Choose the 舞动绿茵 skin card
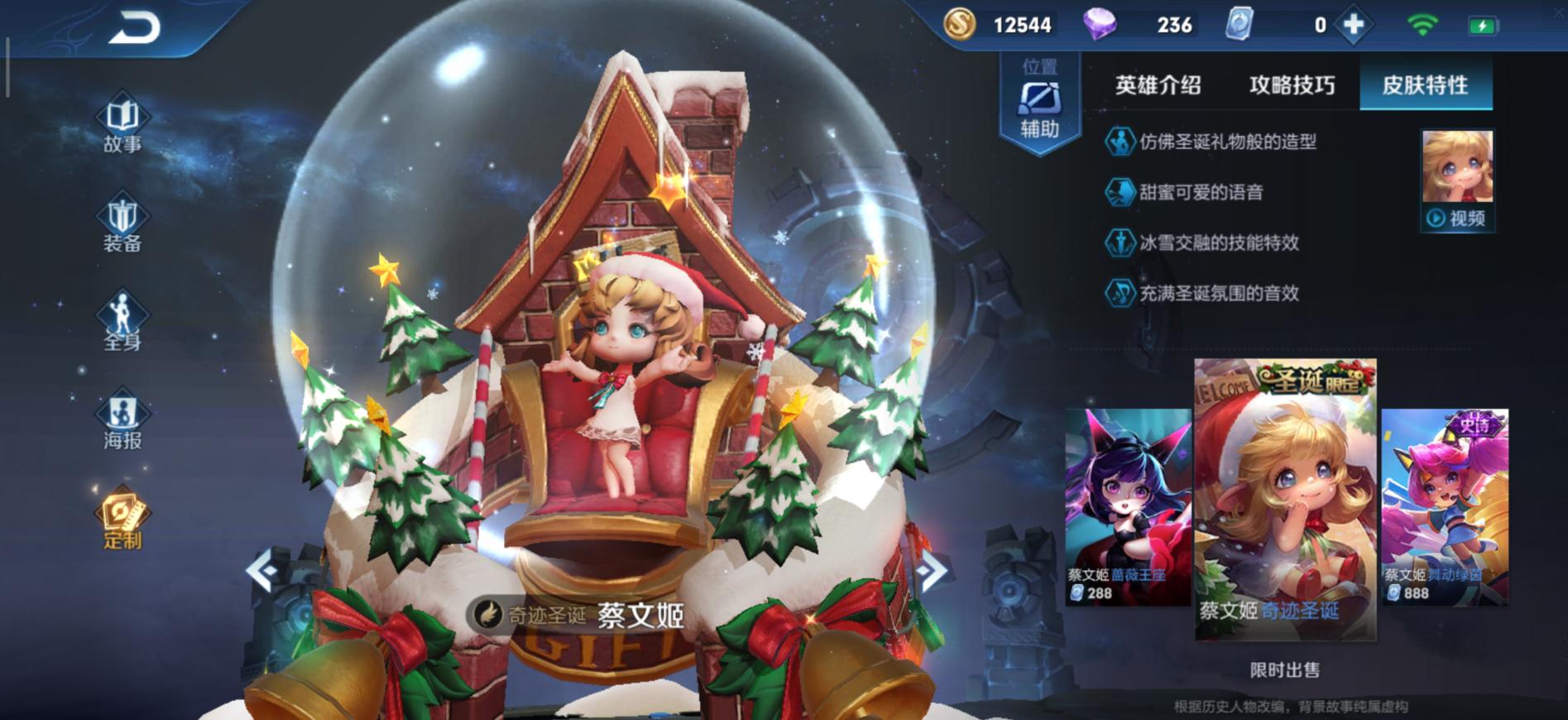Screen dimensions: 1568x720 1445,506
